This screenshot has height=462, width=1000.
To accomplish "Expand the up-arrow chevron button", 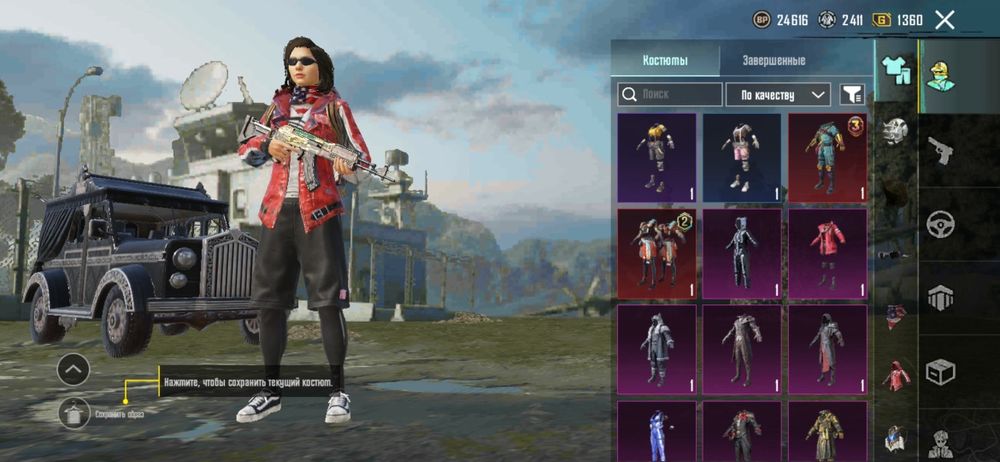I will pos(74,370).
